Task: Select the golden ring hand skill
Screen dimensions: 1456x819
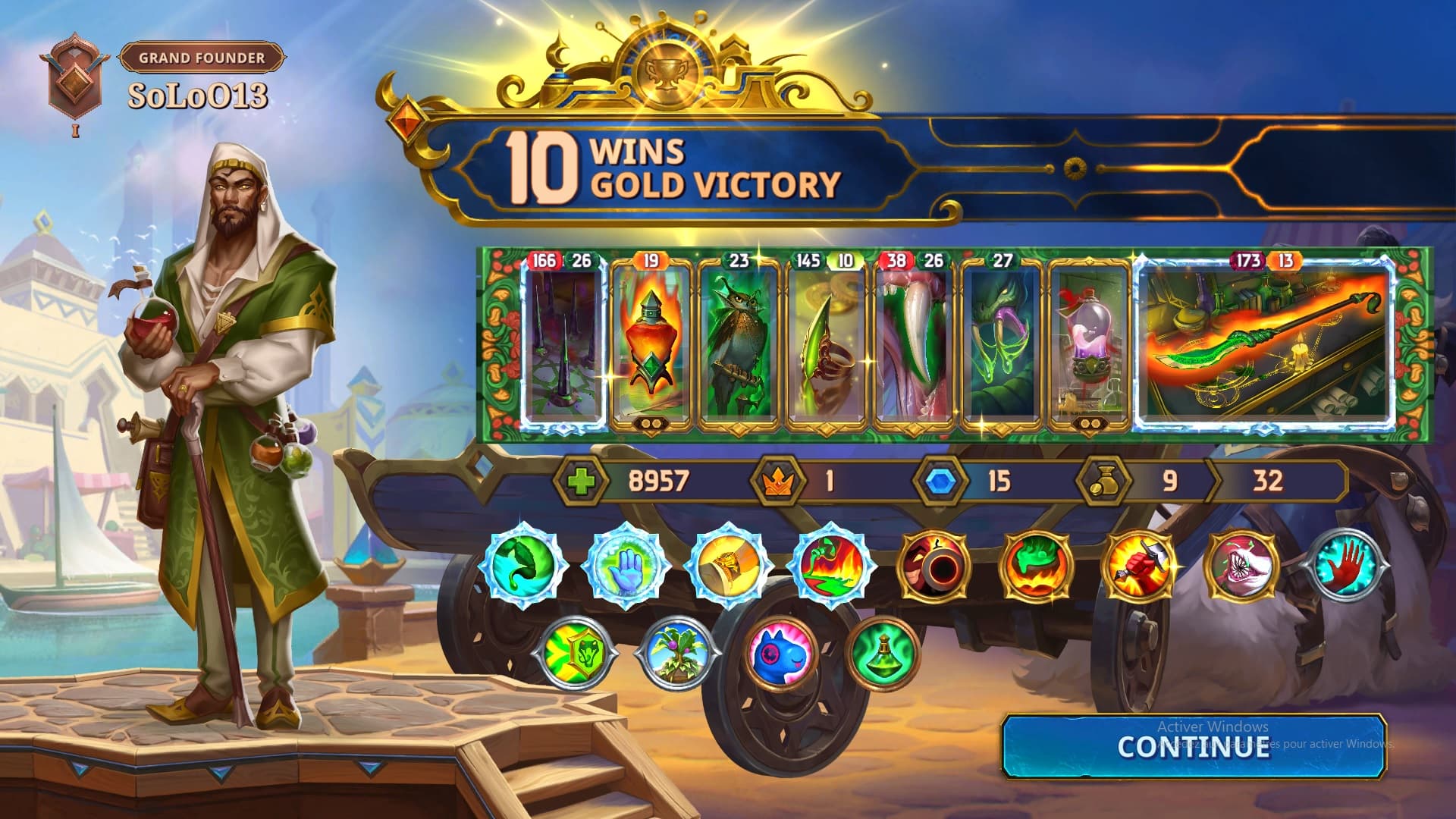Action: (729, 564)
